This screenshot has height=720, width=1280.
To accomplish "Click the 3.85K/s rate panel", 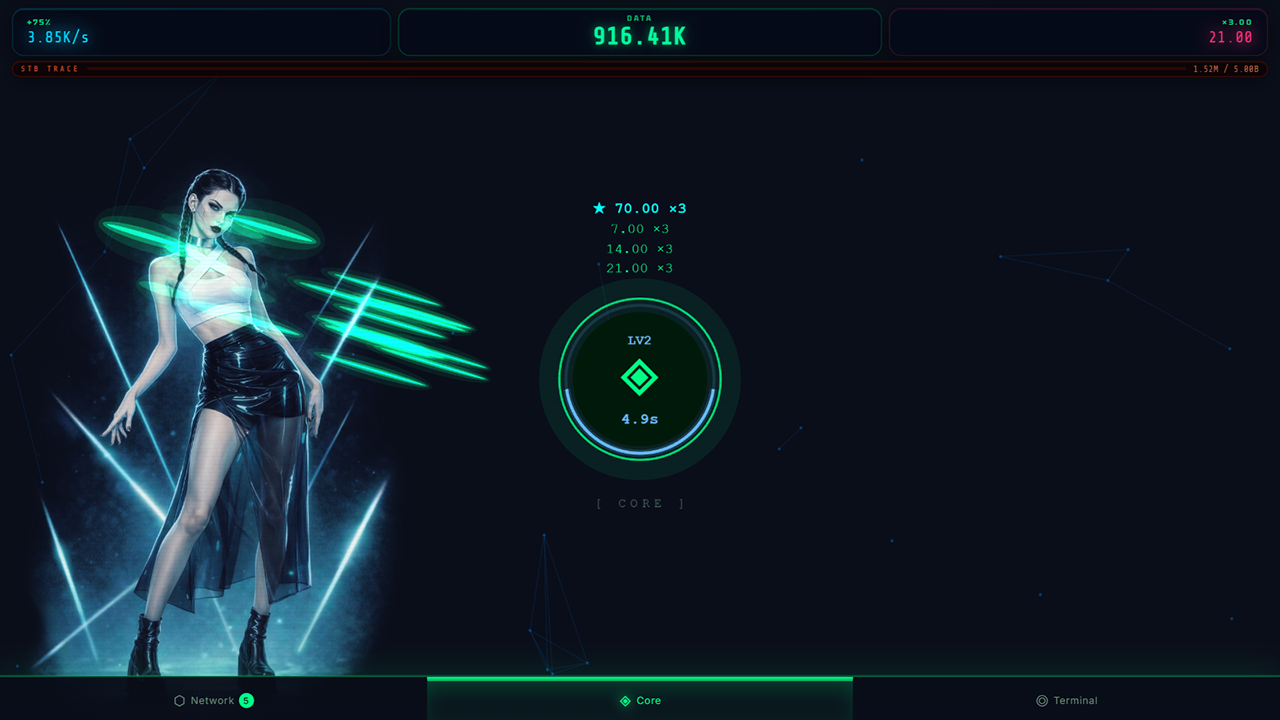I will [x=200, y=32].
